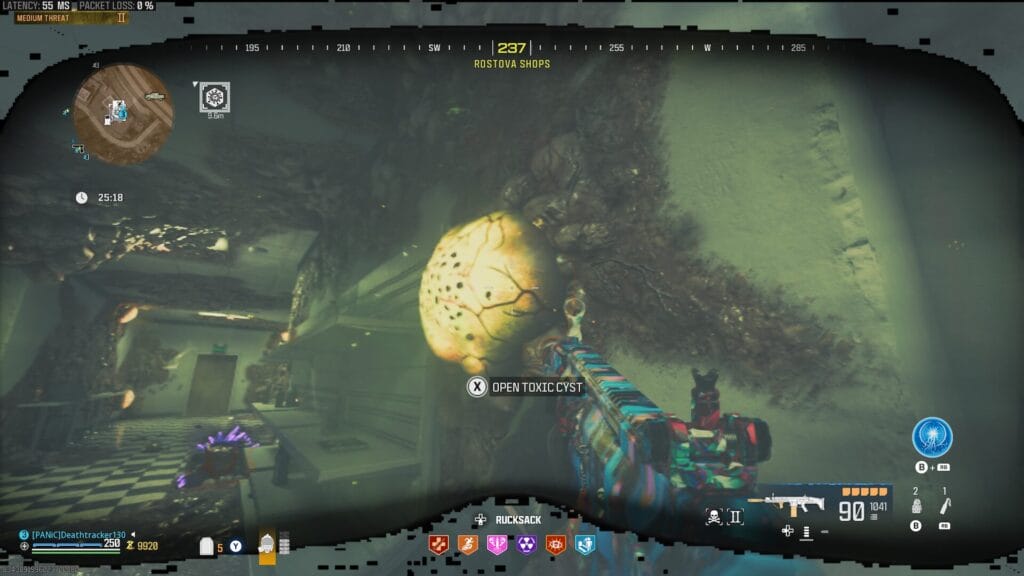Click the Rostova Shops compass heading
The image size is (1024, 576).
(511, 64)
